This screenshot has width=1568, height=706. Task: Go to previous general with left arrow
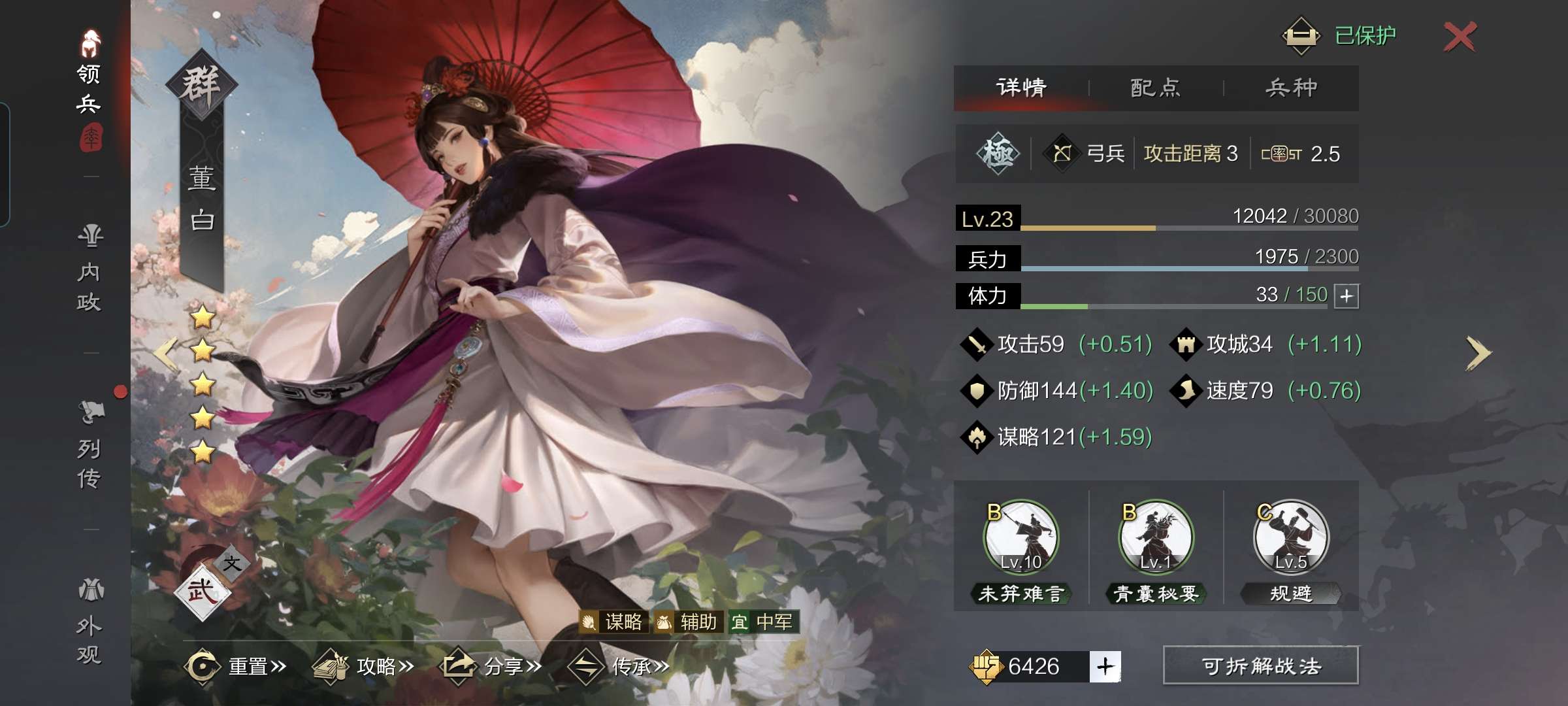166,354
